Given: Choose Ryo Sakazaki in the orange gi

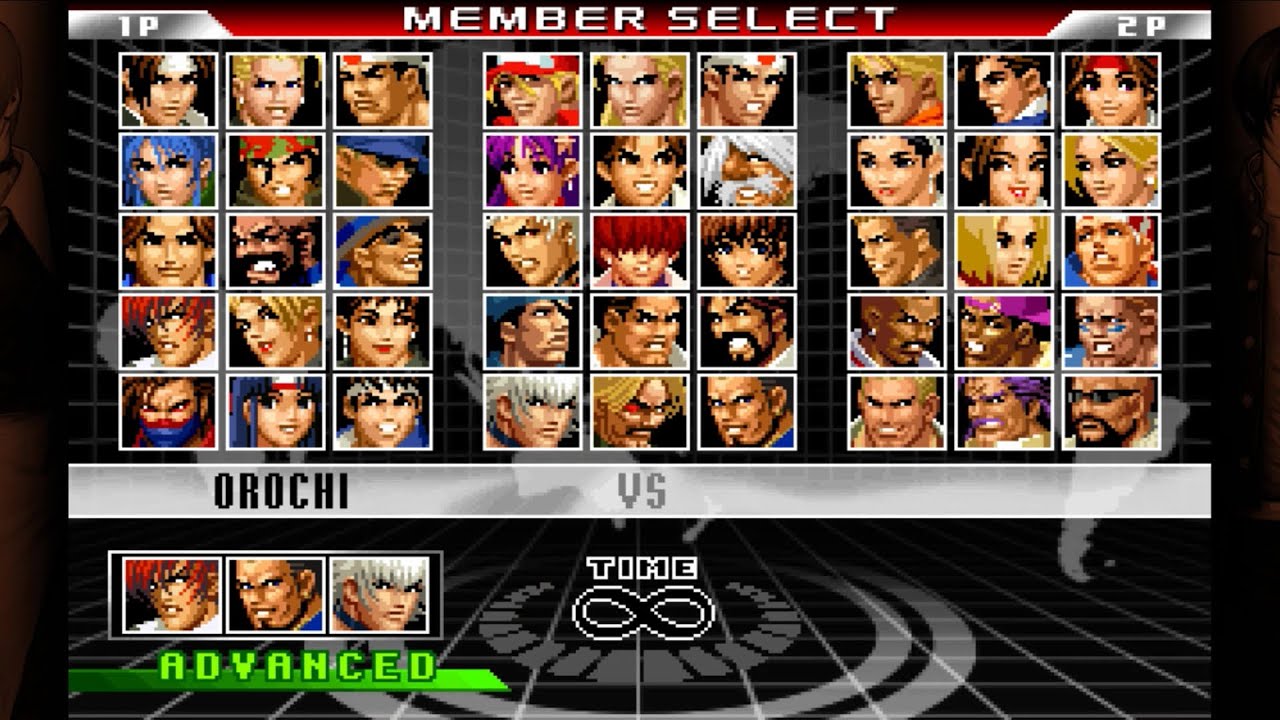Looking at the screenshot, I should [x=897, y=90].
